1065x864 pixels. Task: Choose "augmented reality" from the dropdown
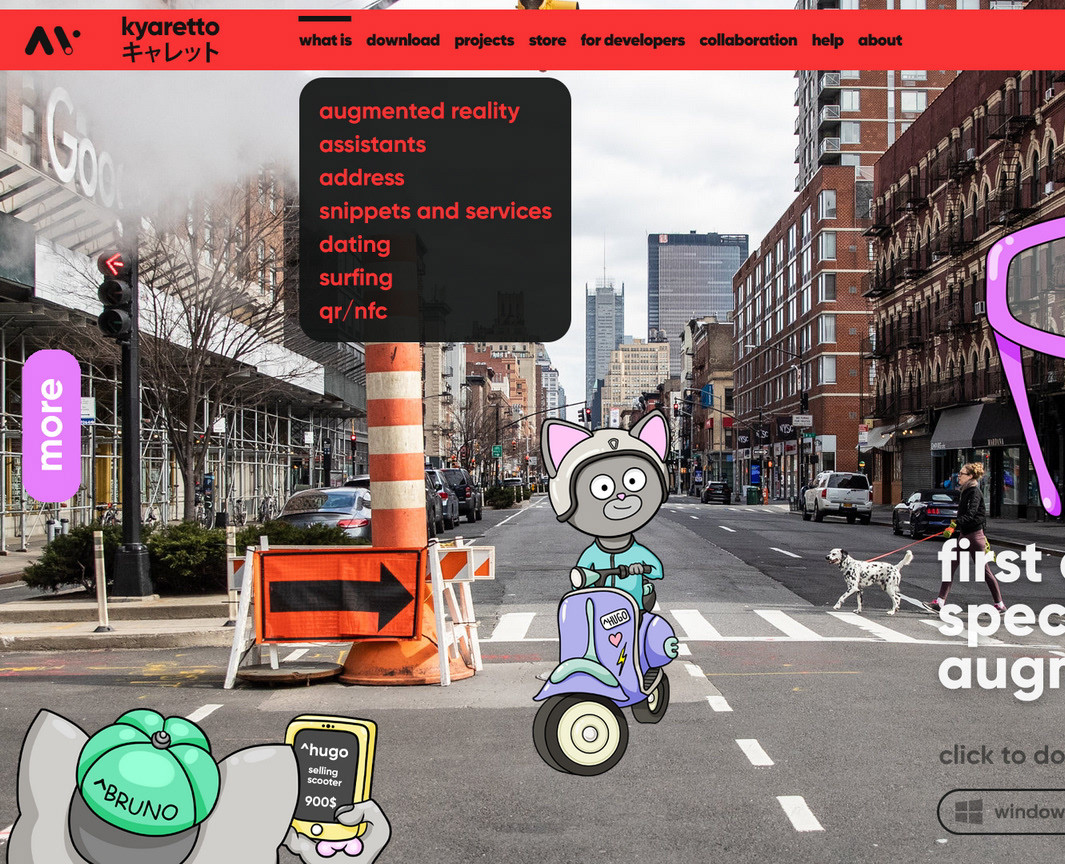click(x=419, y=111)
